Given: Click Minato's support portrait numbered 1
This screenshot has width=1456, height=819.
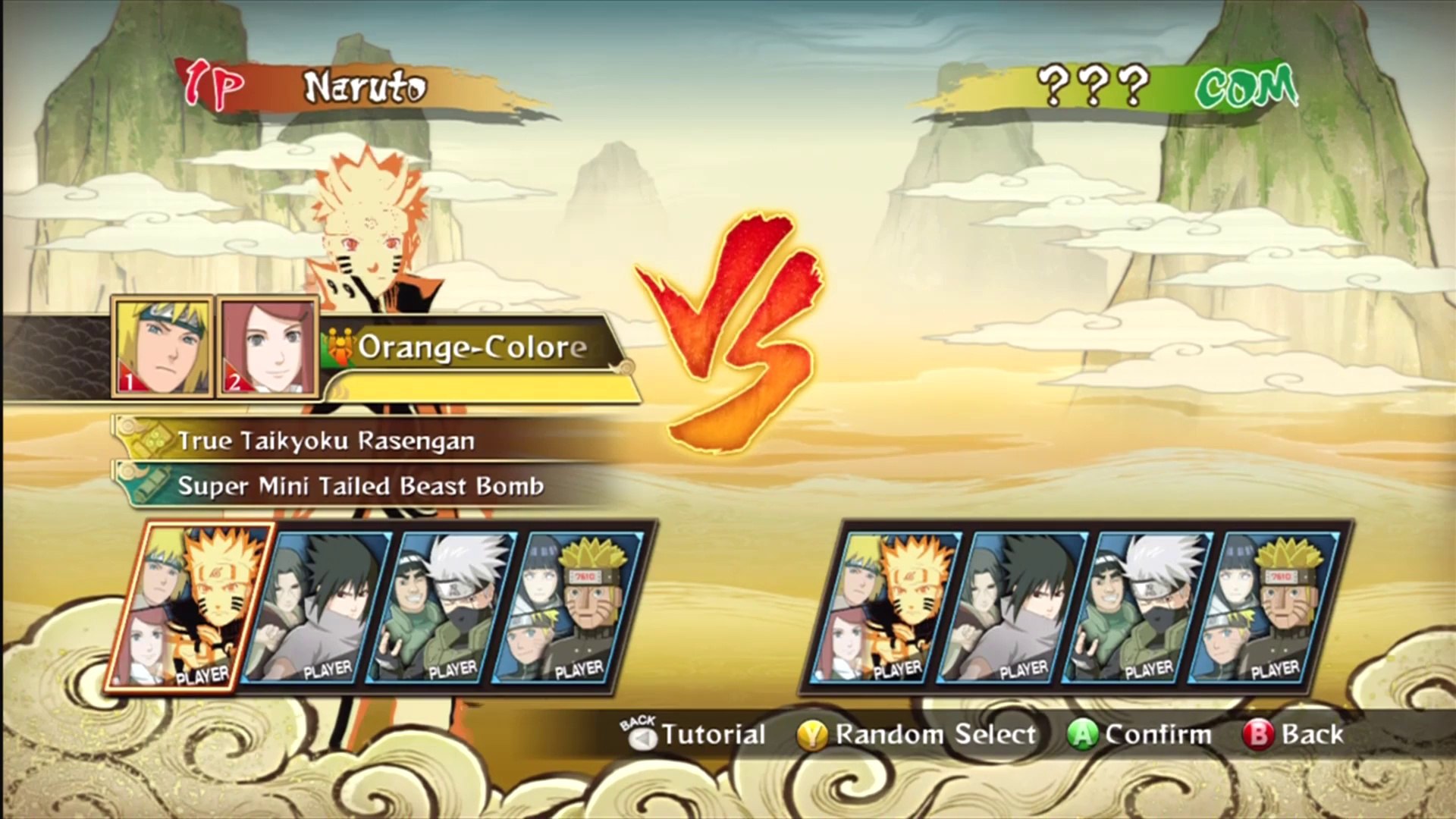Looking at the screenshot, I should point(162,347).
